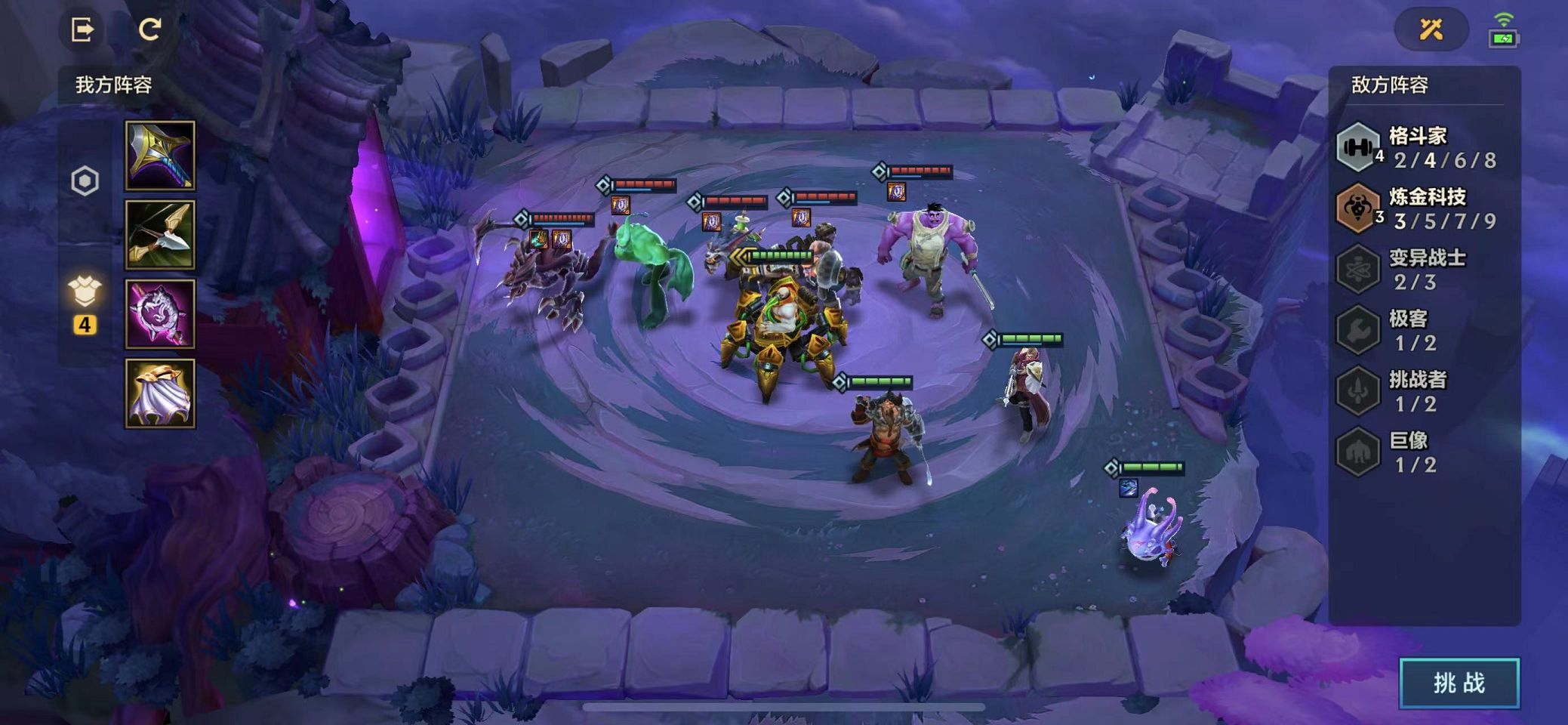Pick the purple spiked orb item icon

[160, 314]
